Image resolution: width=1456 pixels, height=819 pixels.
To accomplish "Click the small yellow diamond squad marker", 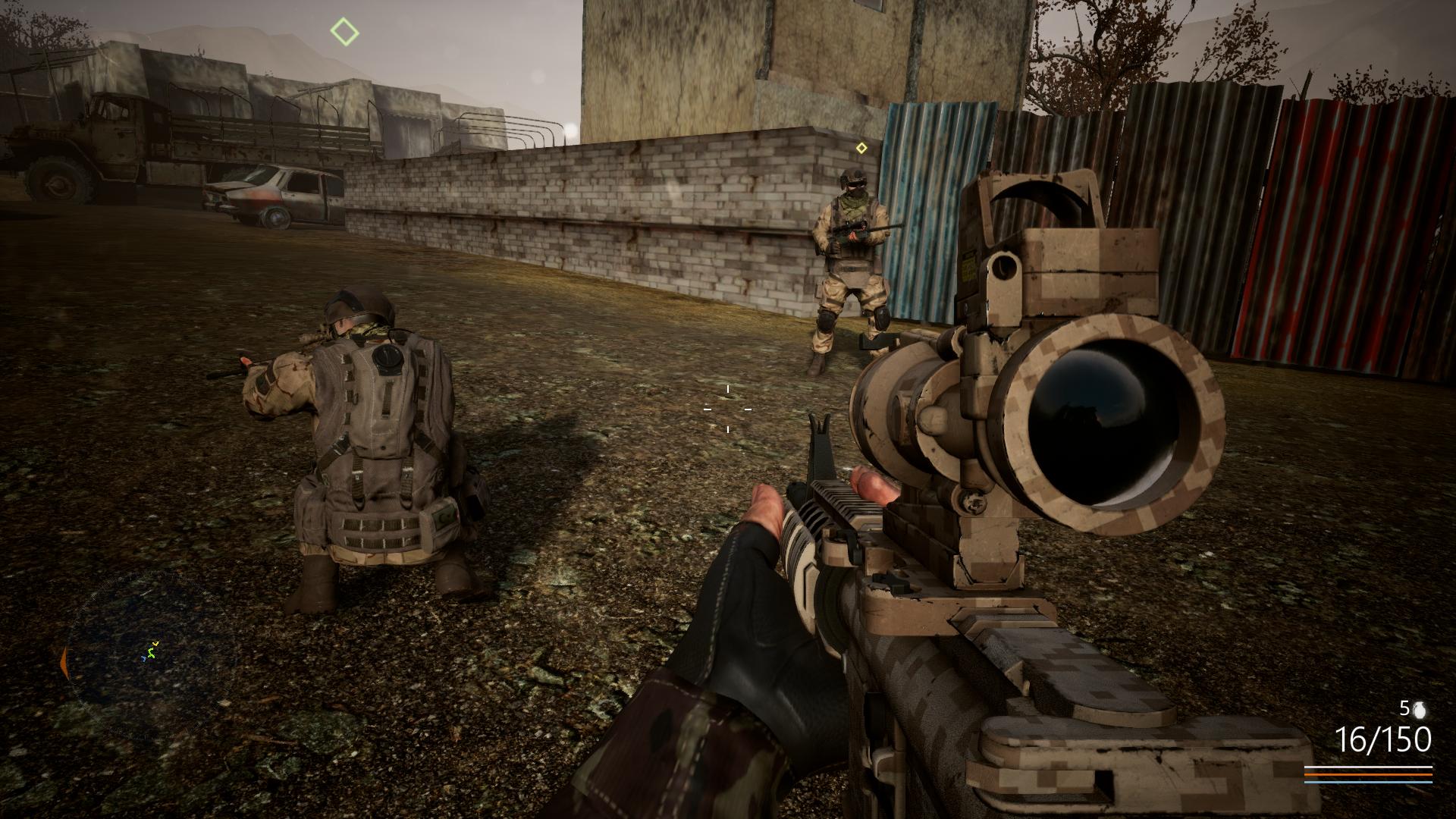I will pyautogui.click(x=861, y=148).
